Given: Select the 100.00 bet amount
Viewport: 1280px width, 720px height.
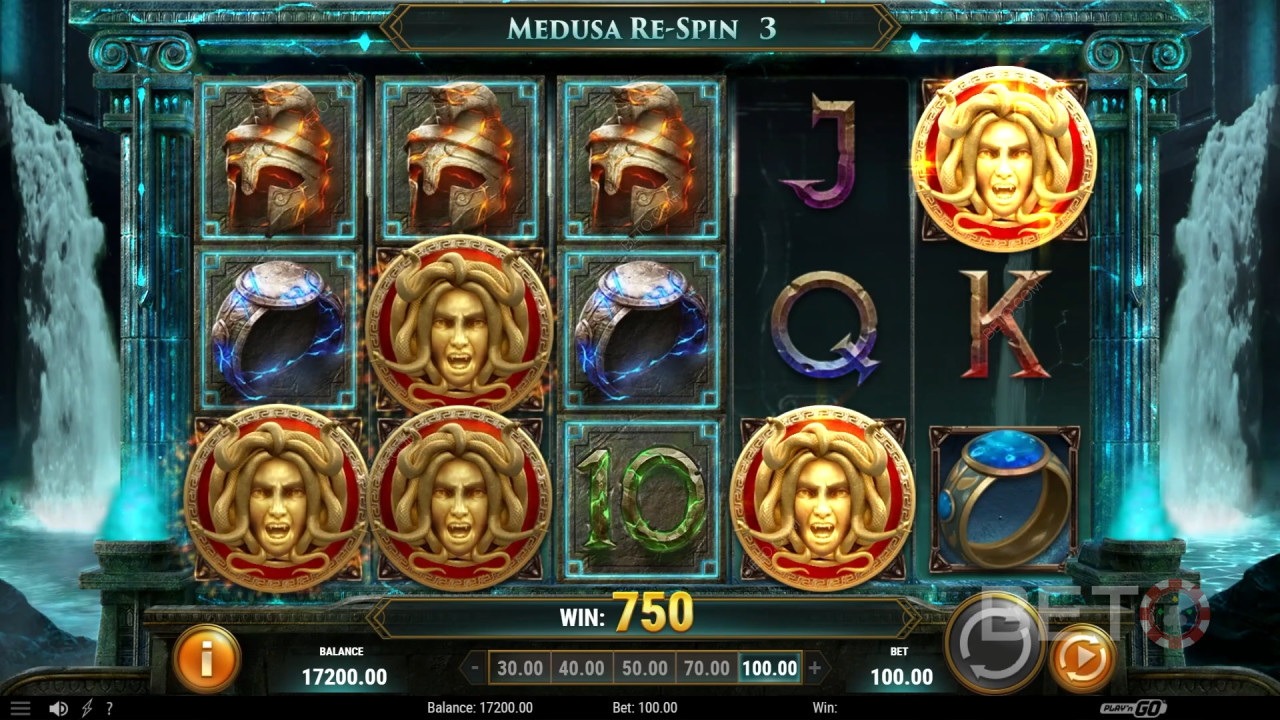Looking at the screenshot, I should click(x=769, y=668).
